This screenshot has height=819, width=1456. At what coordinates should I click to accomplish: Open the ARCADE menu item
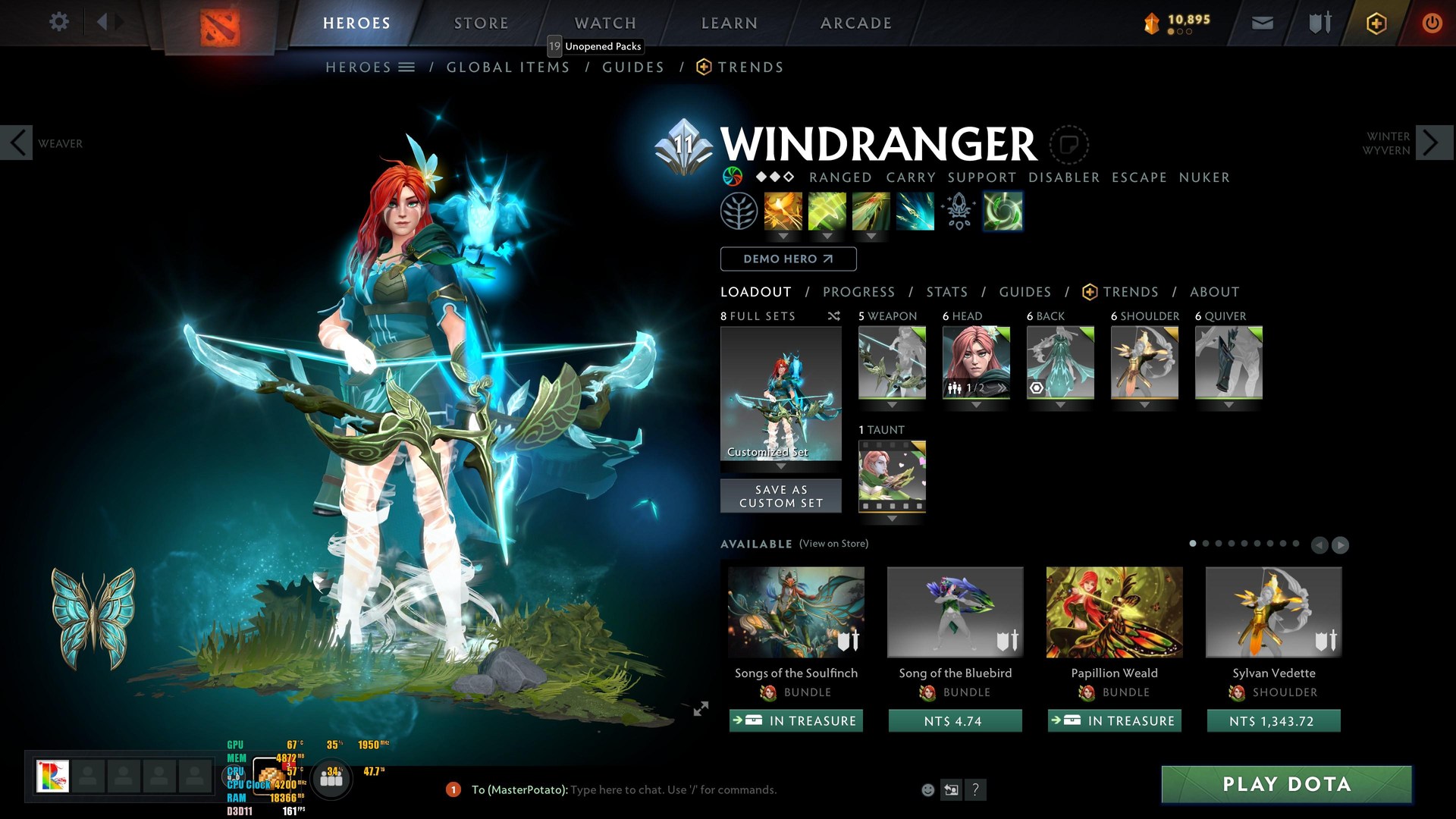[855, 23]
